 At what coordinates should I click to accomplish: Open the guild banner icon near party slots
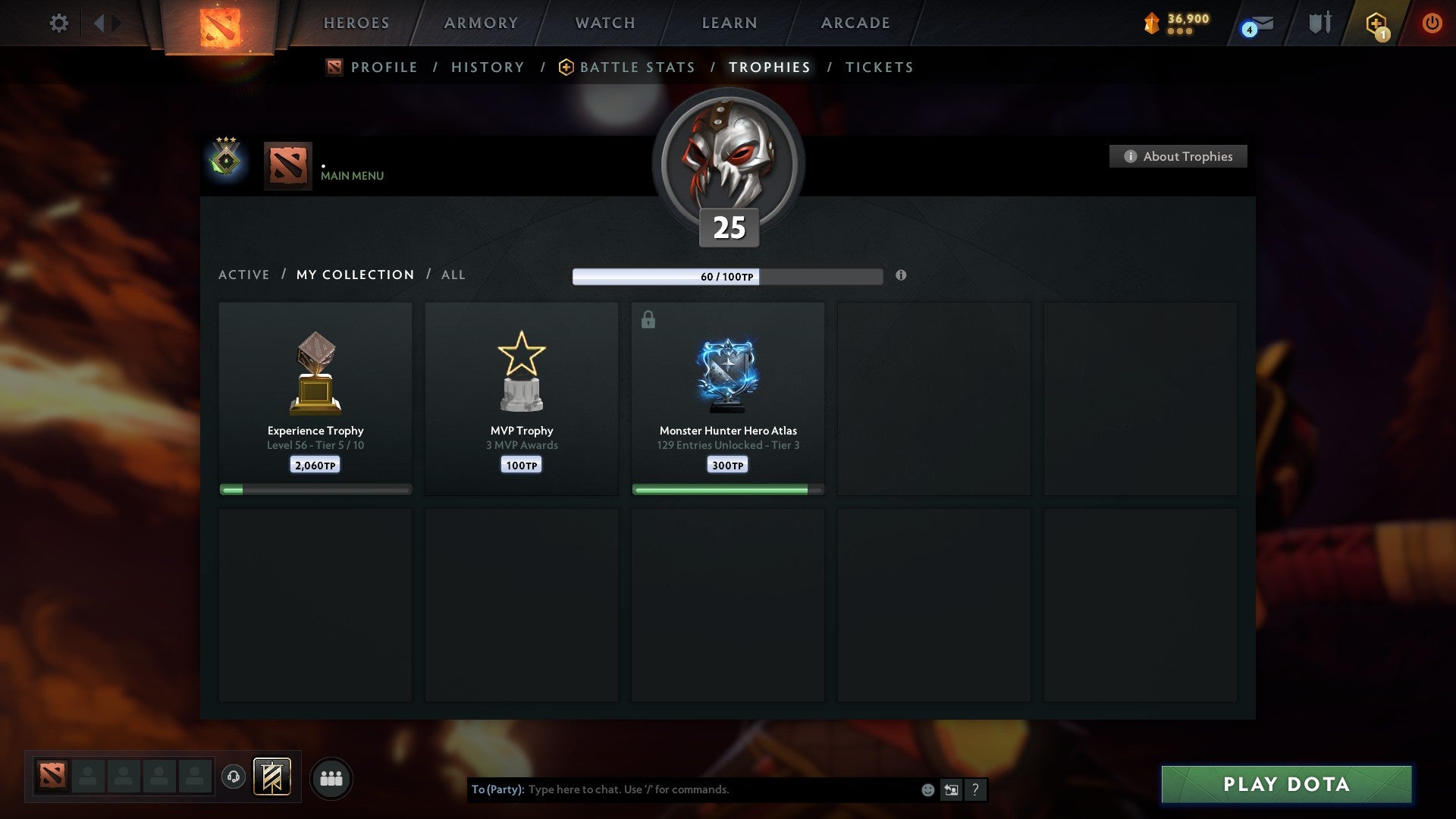click(273, 777)
